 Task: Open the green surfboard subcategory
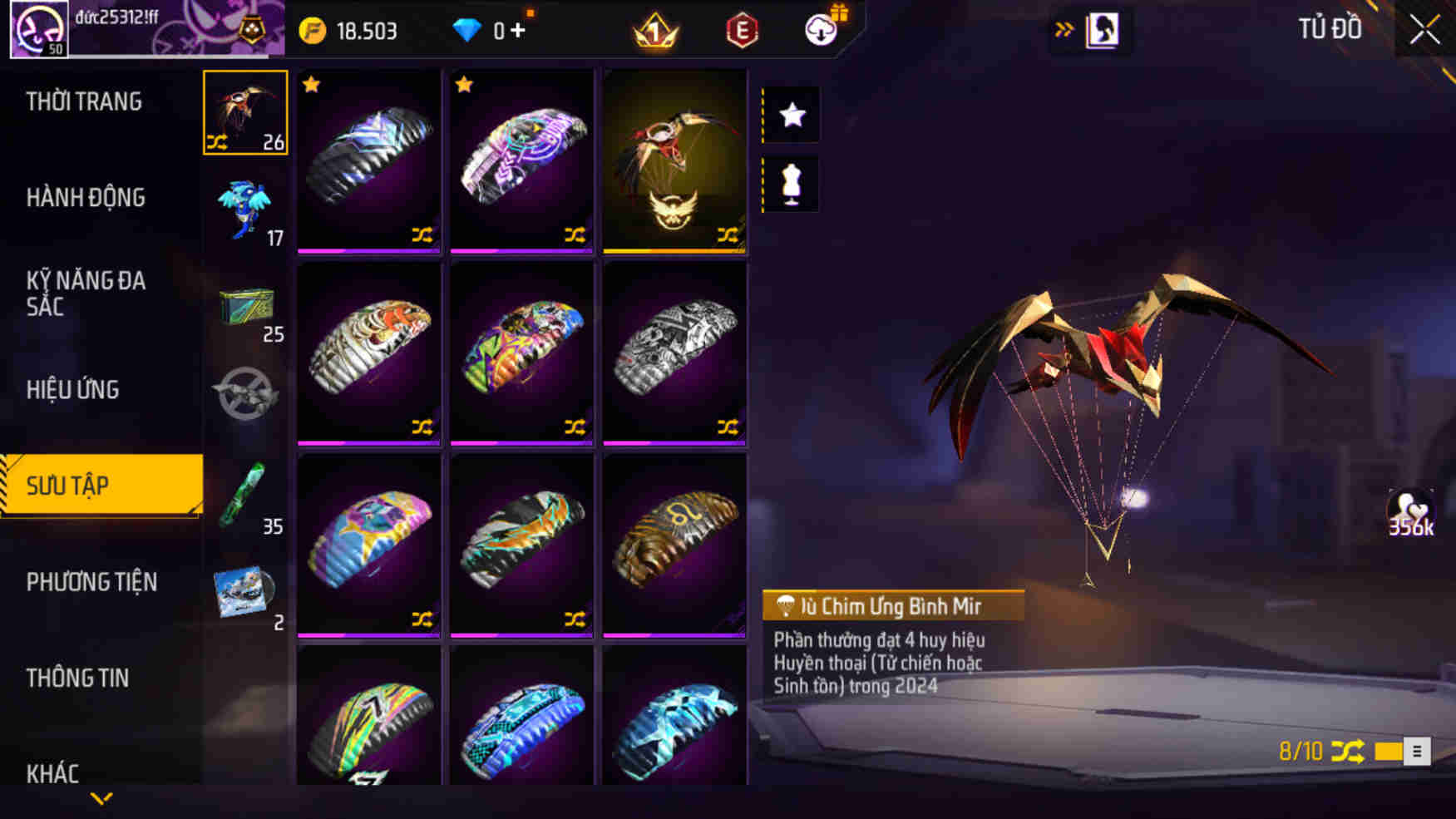[244, 497]
